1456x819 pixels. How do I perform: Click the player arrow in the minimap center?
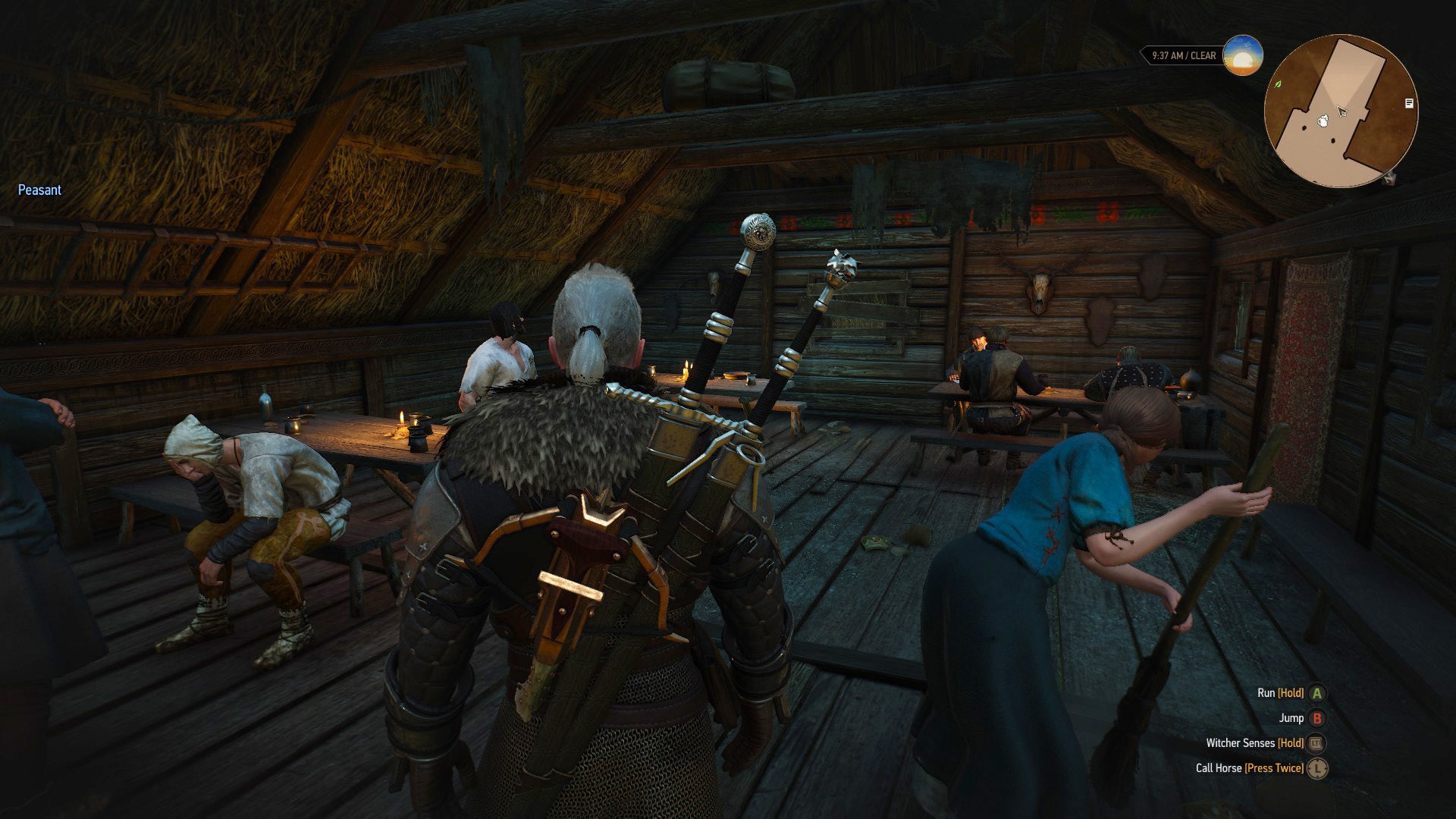click(x=1342, y=111)
